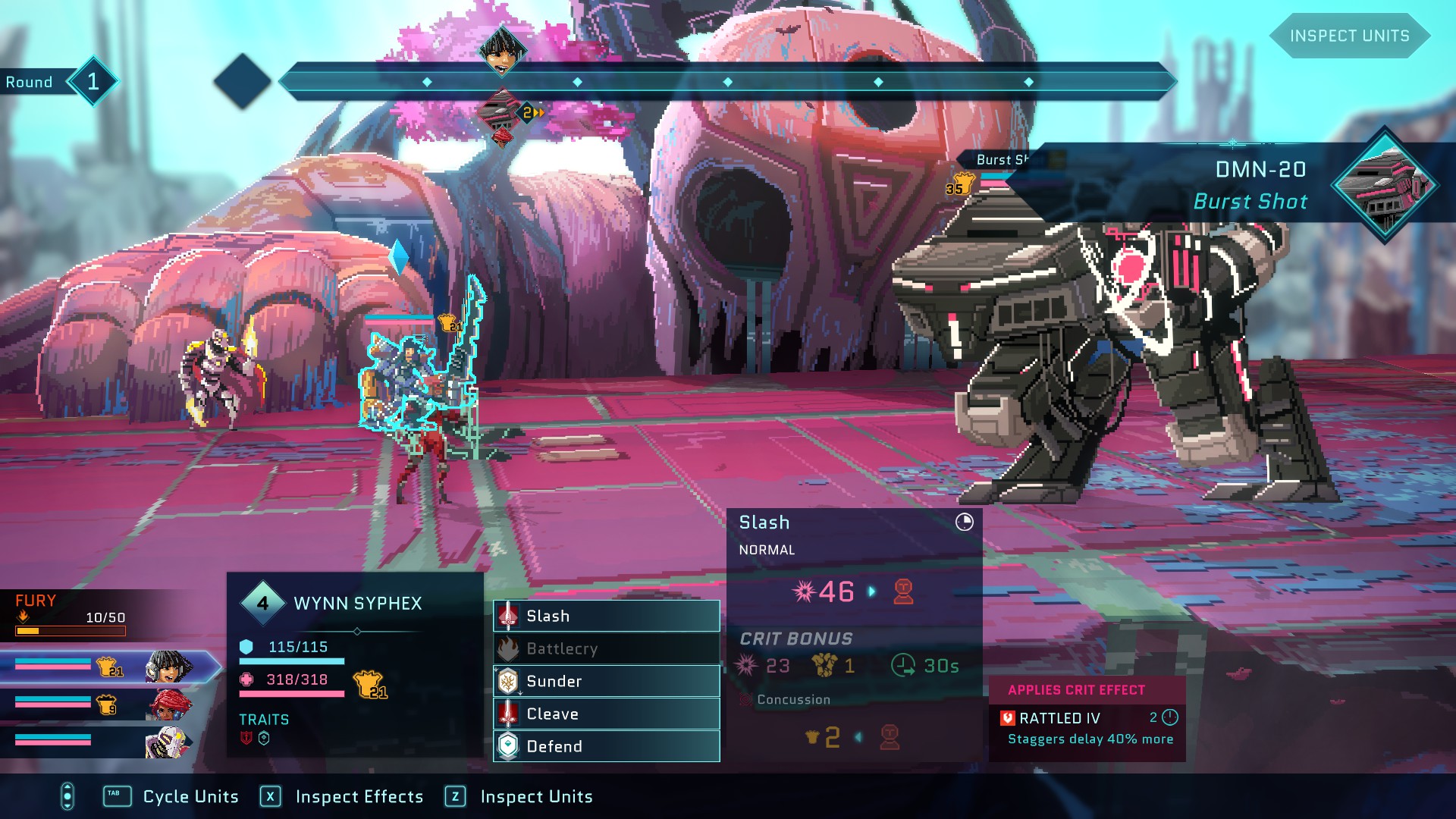
Task: Click Inspect Units in the bottom bar
Action: (536, 796)
